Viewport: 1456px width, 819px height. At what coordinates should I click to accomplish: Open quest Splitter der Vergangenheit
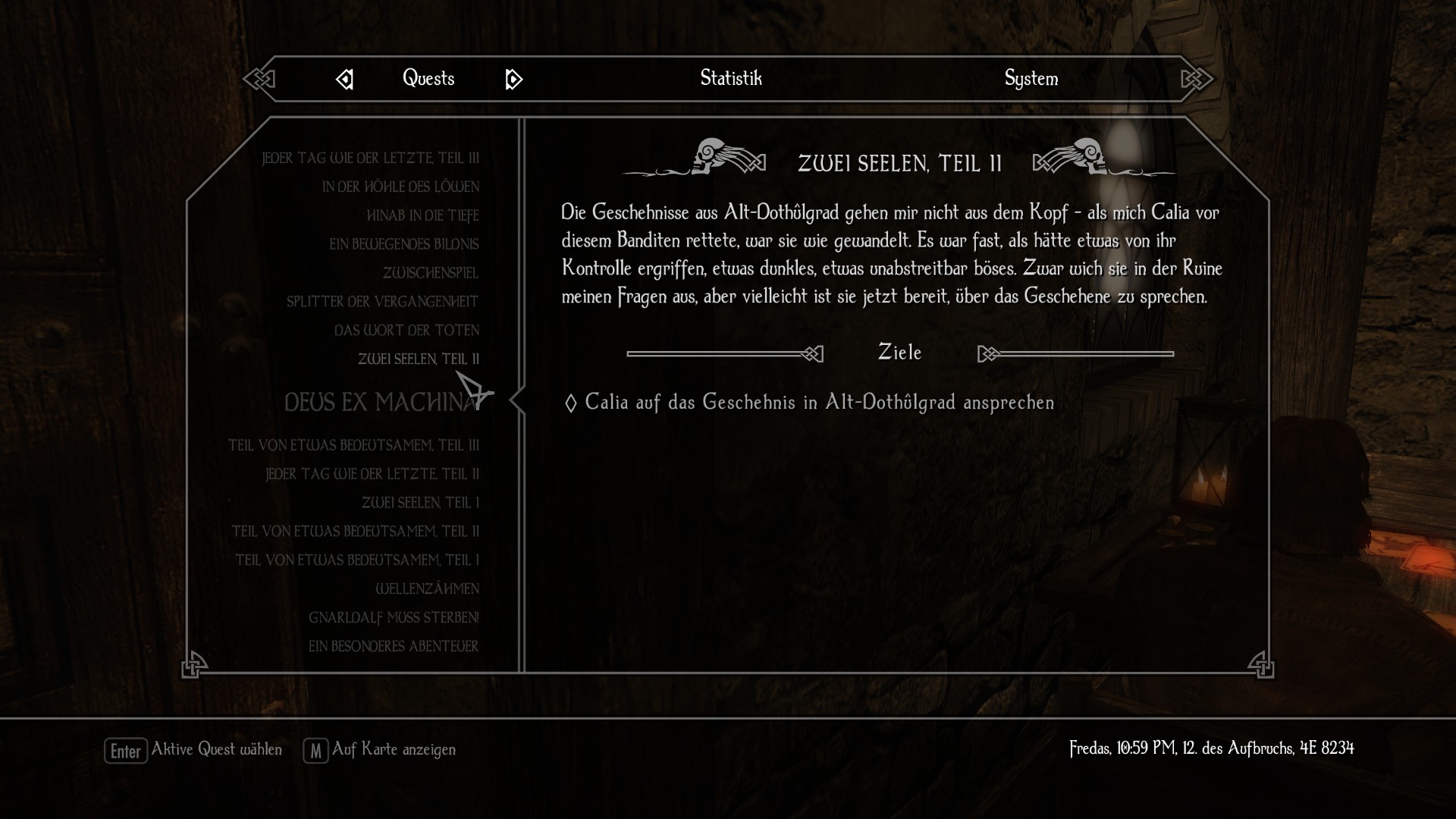click(382, 302)
